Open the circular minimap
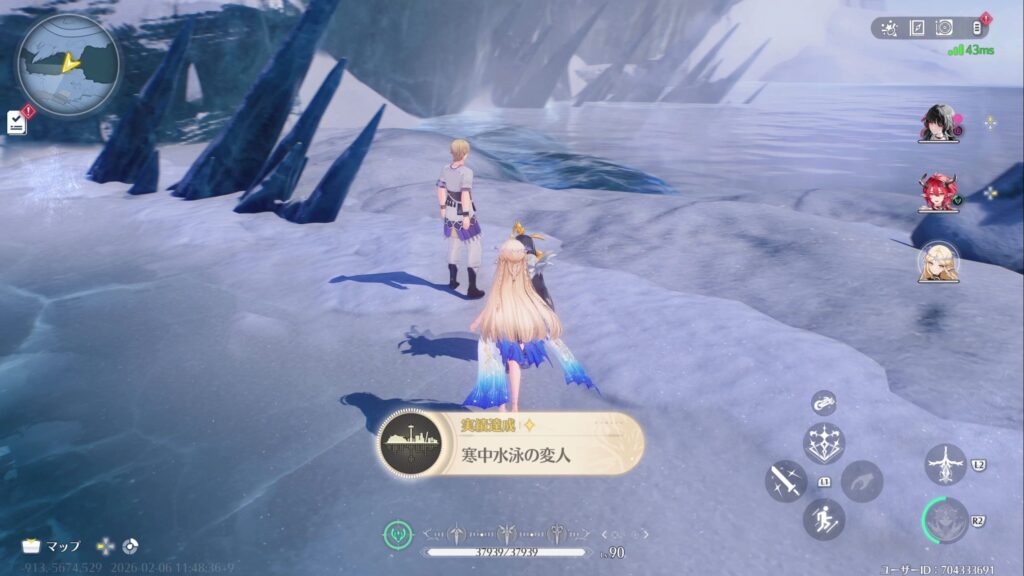The height and width of the screenshot is (576, 1024). [68, 65]
